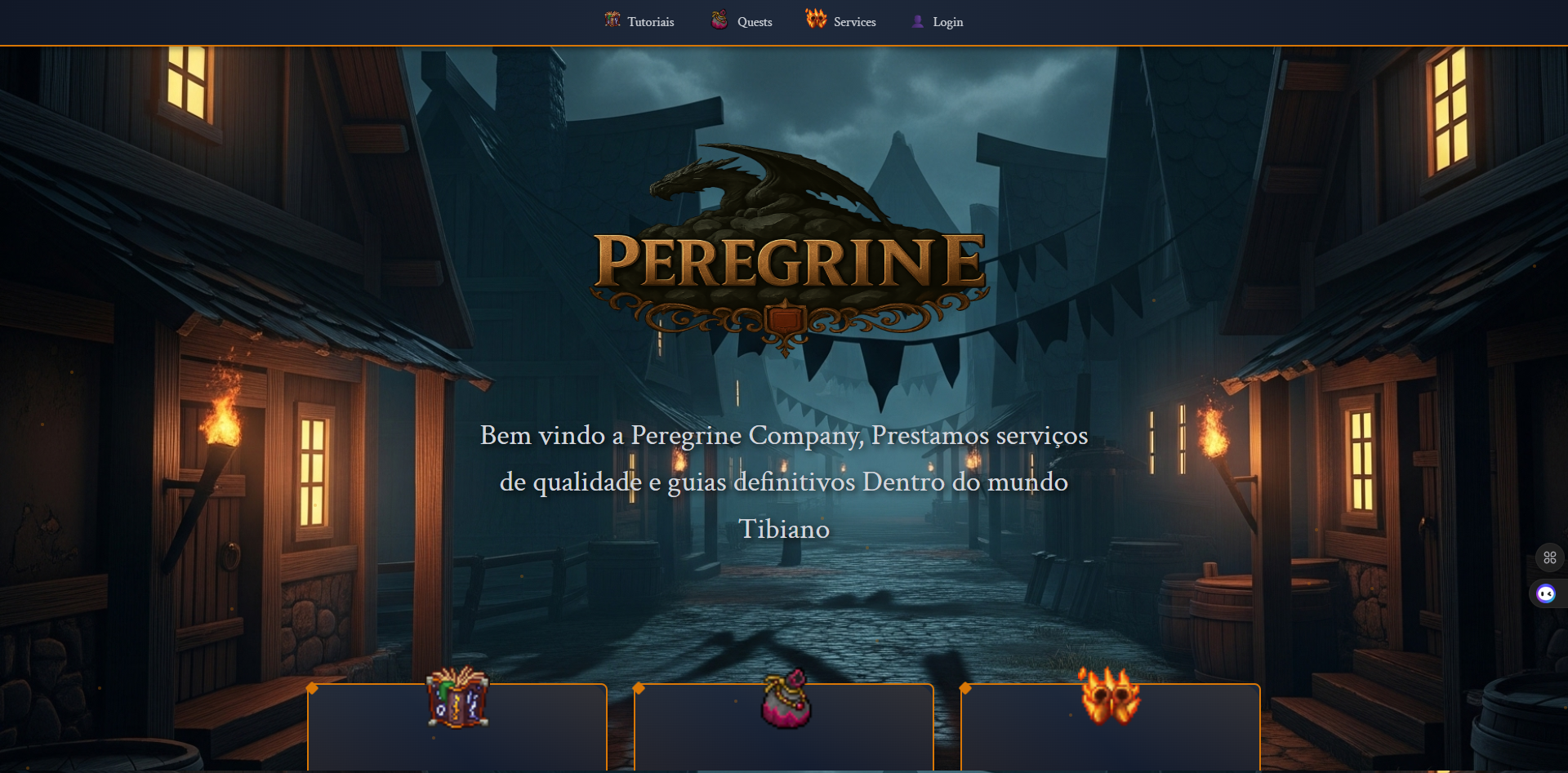1568x773 pixels.
Task: Open the Quests menu item
Action: pos(755,22)
